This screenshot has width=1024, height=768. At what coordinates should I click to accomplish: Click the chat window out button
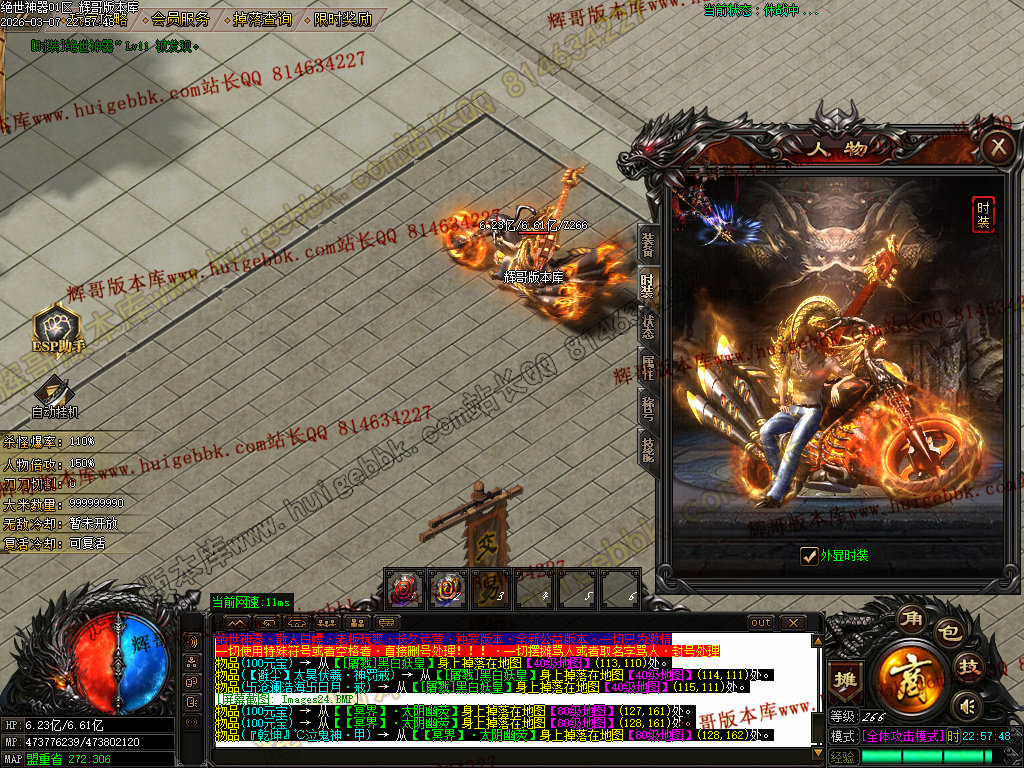(761, 622)
